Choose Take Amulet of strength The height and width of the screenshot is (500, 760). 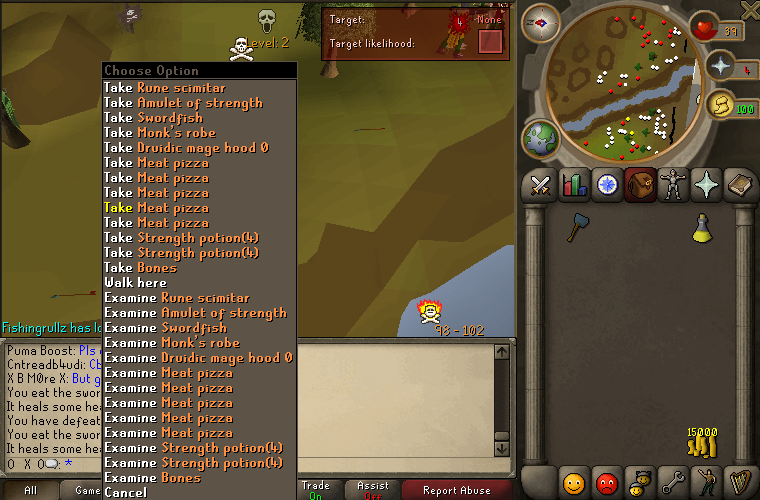tap(183, 103)
